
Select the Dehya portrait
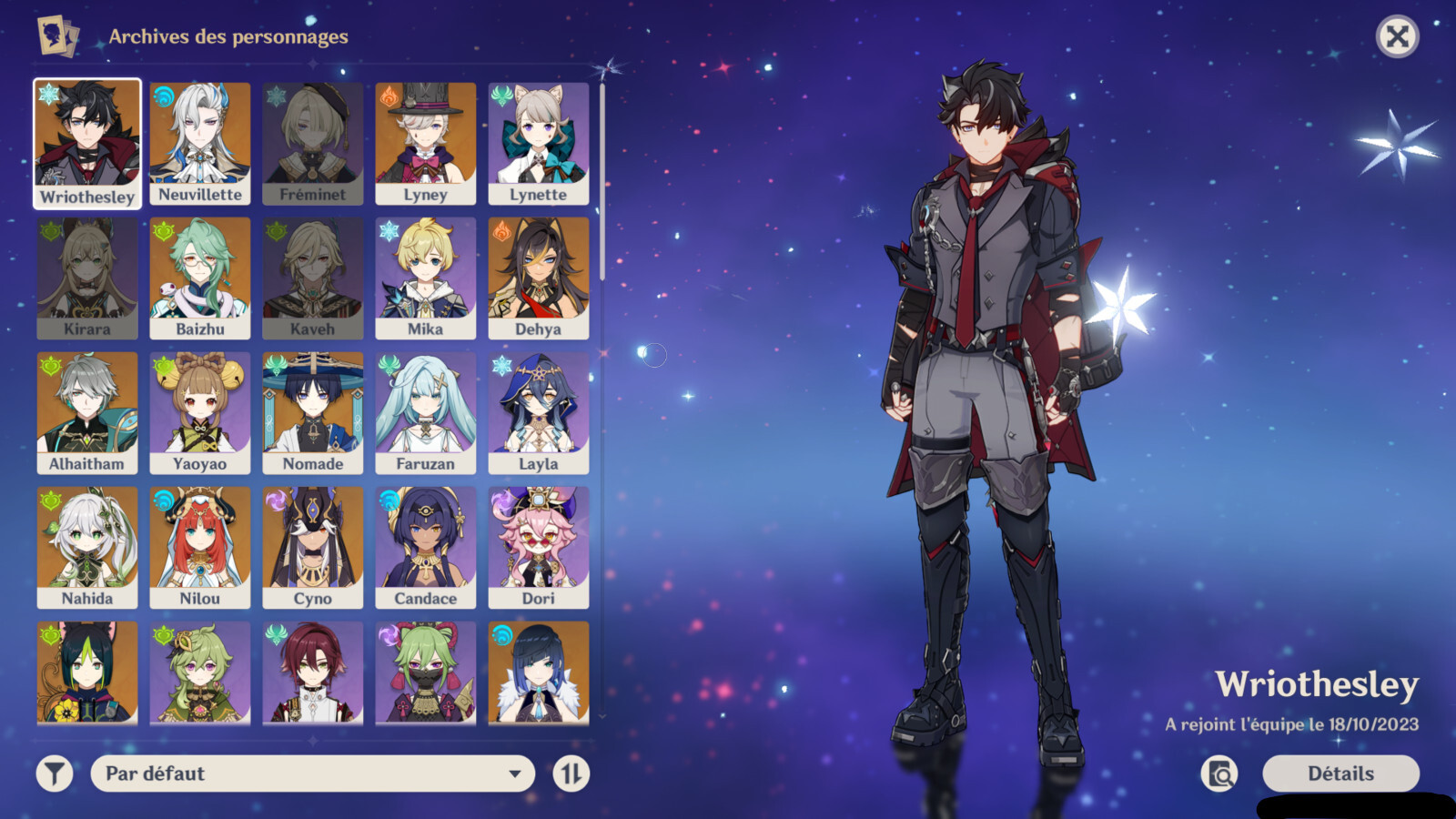(x=539, y=278)
